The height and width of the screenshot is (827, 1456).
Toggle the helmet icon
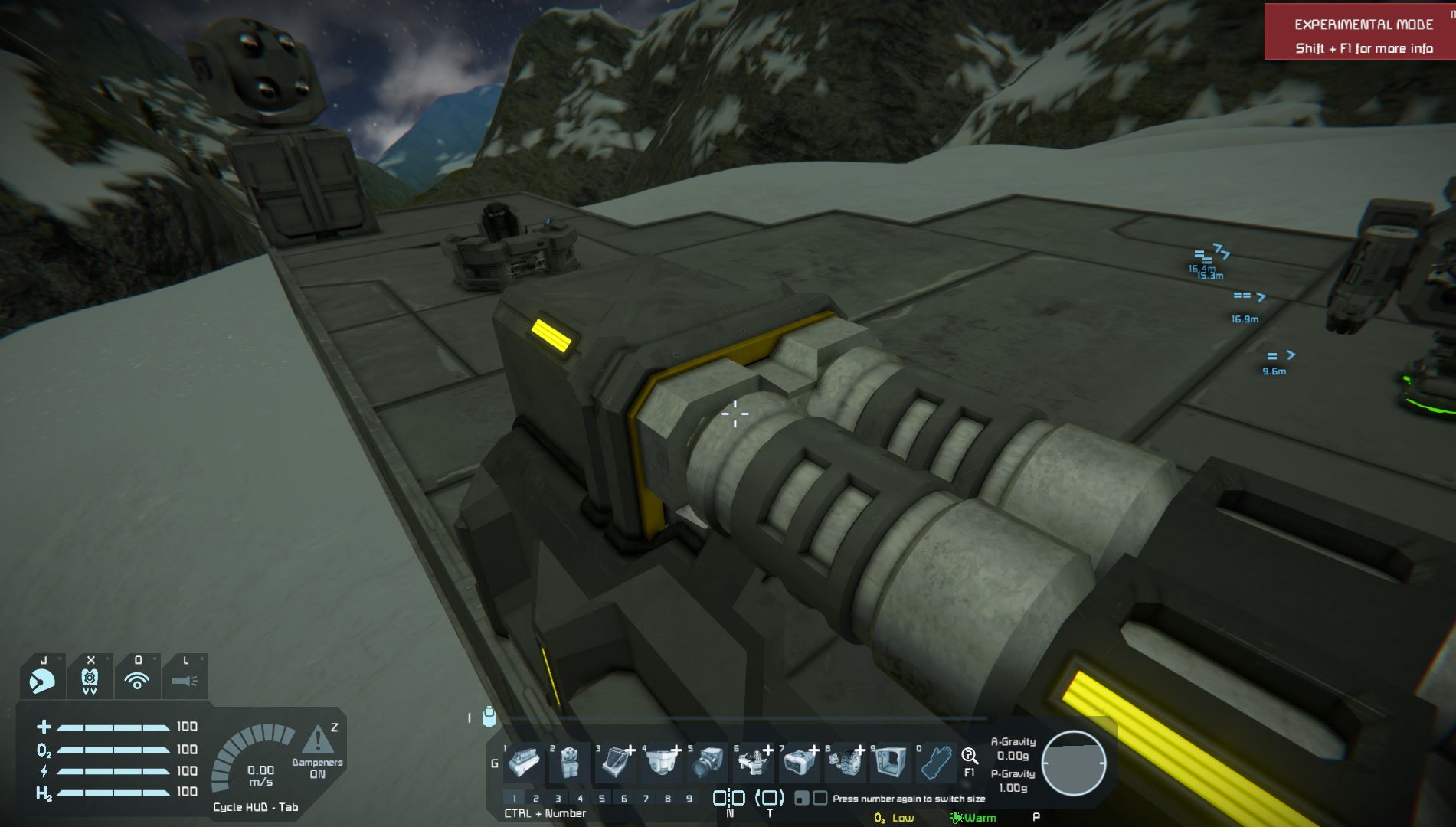point(43,679)
